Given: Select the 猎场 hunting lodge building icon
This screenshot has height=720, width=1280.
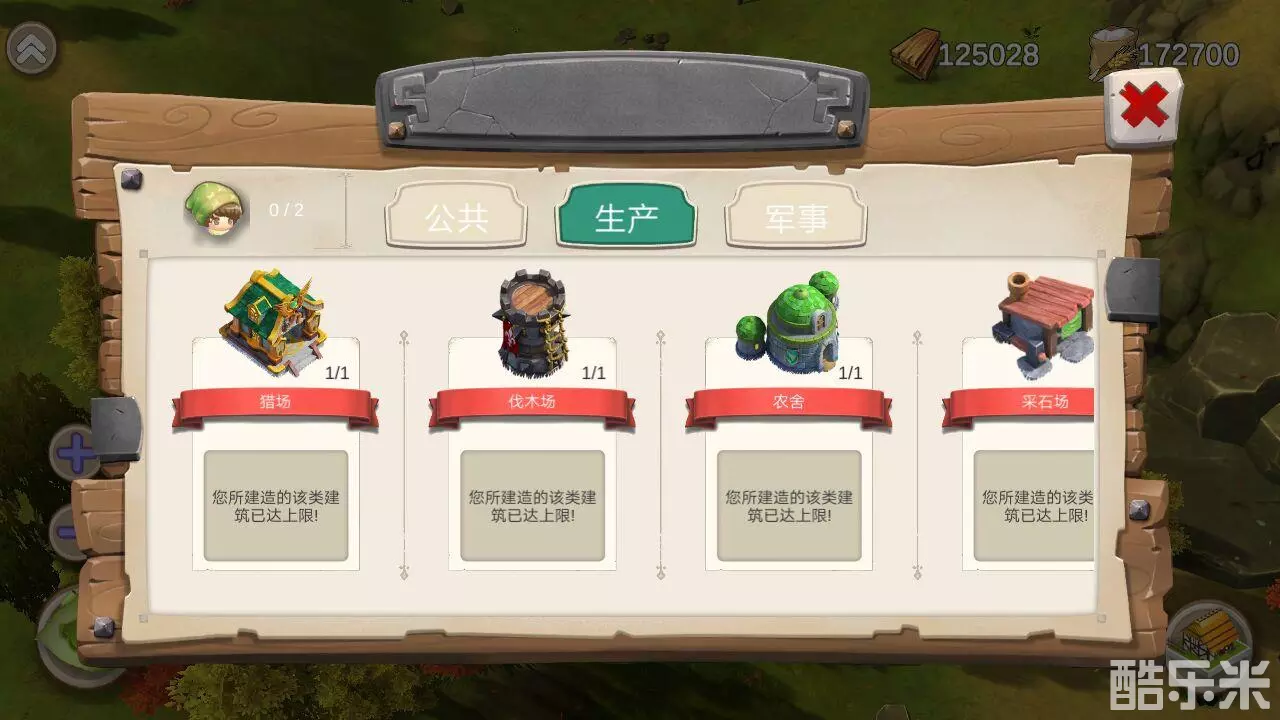Looking at the screenshot, I should tap(273, 315).
